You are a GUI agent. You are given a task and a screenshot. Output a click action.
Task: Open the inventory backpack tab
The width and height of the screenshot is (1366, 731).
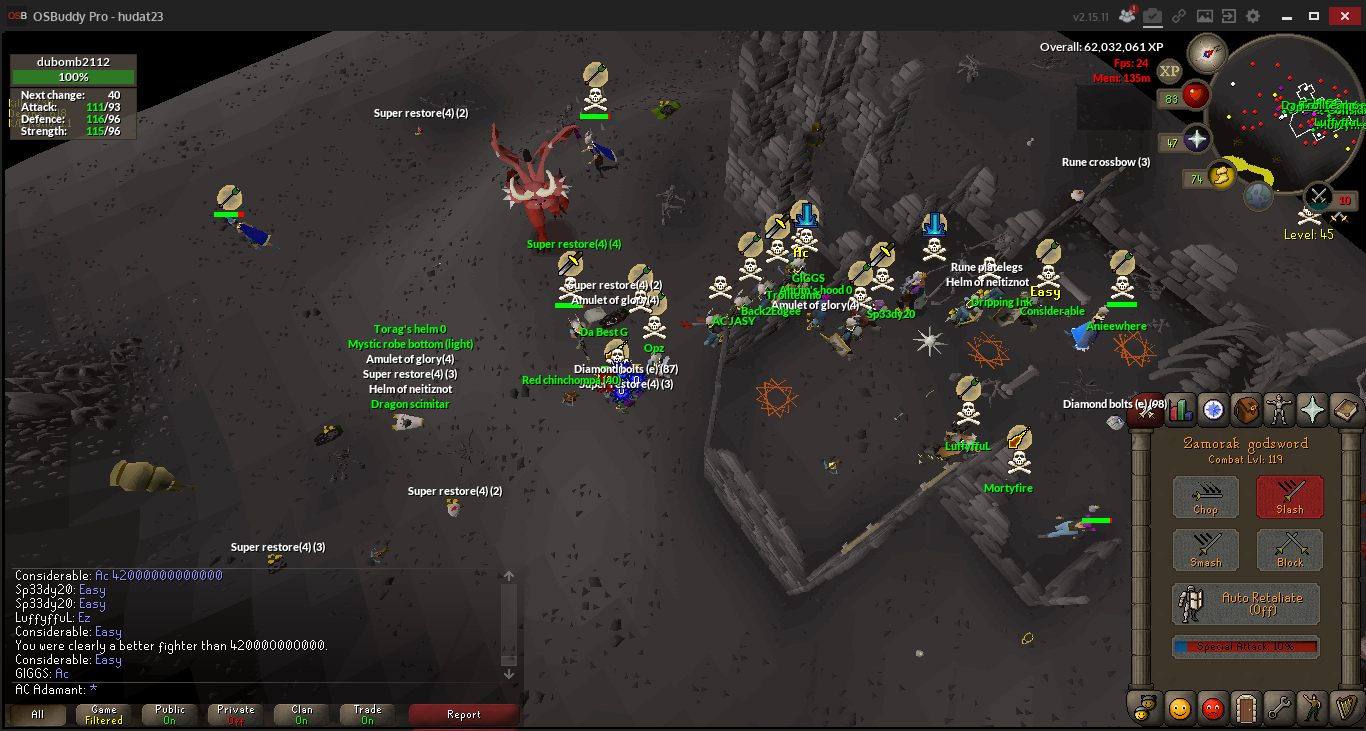1246,409
